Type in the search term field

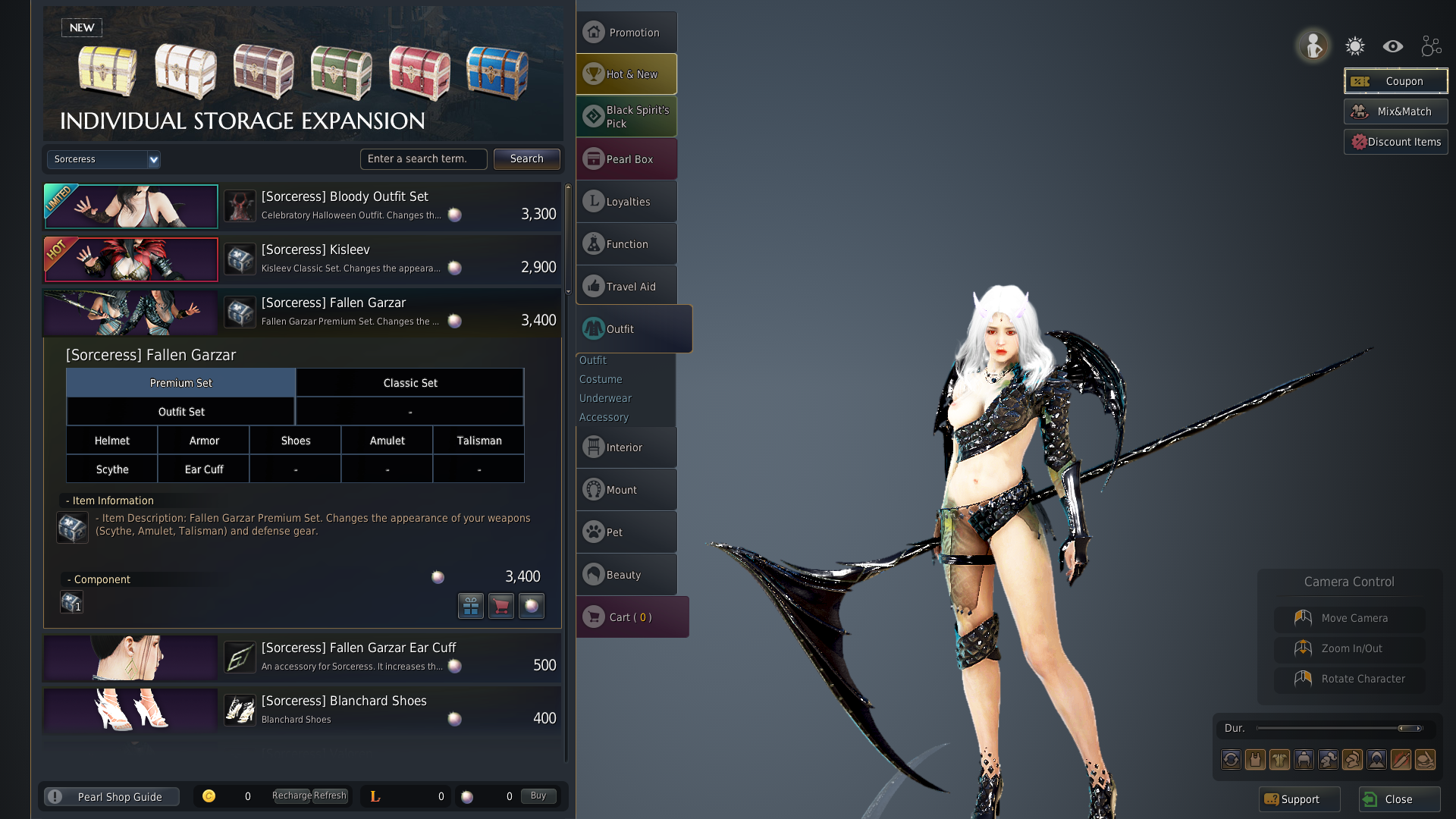coord(423,159)
